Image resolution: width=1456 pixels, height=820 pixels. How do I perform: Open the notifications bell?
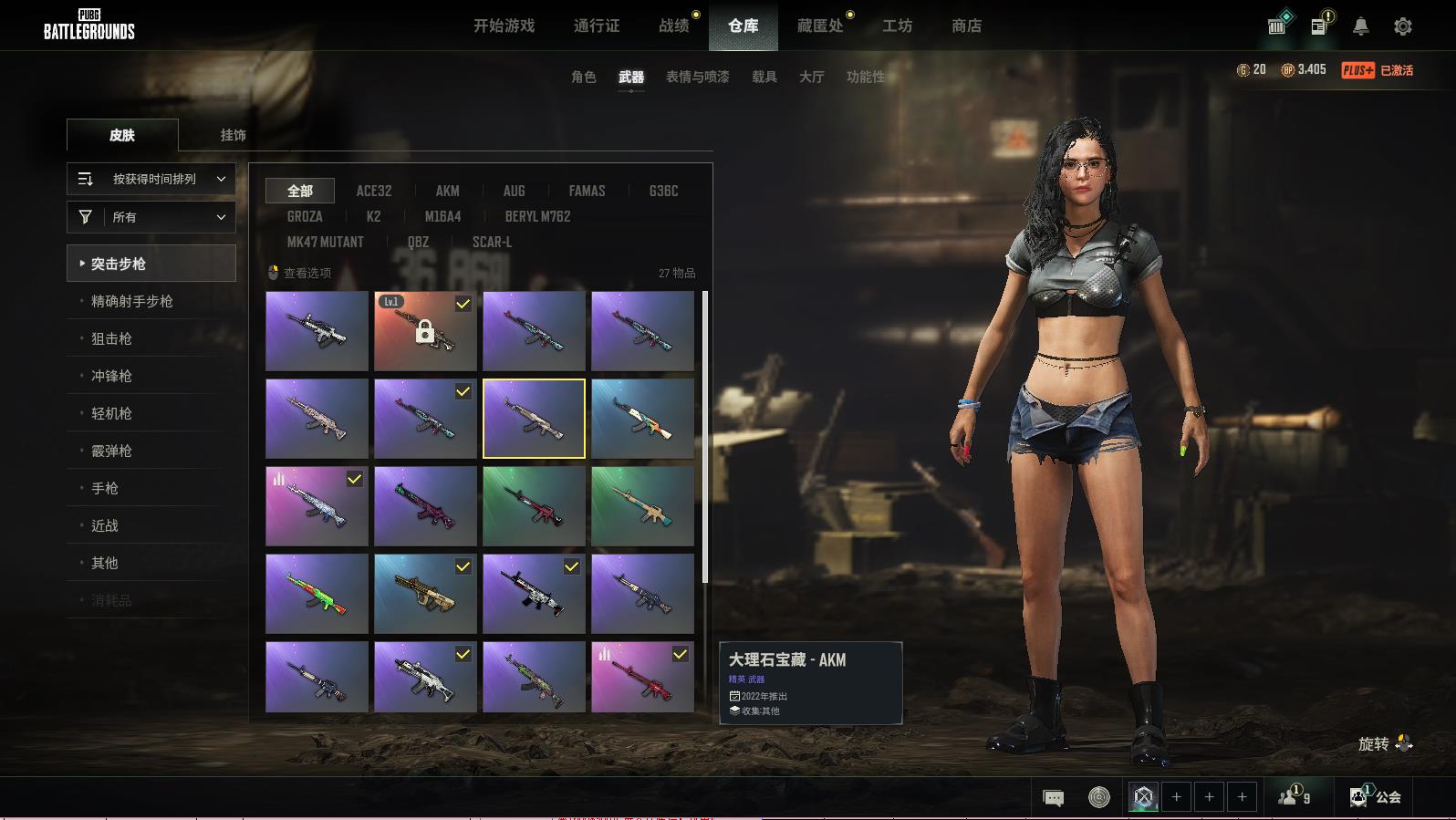[1360, 26]
